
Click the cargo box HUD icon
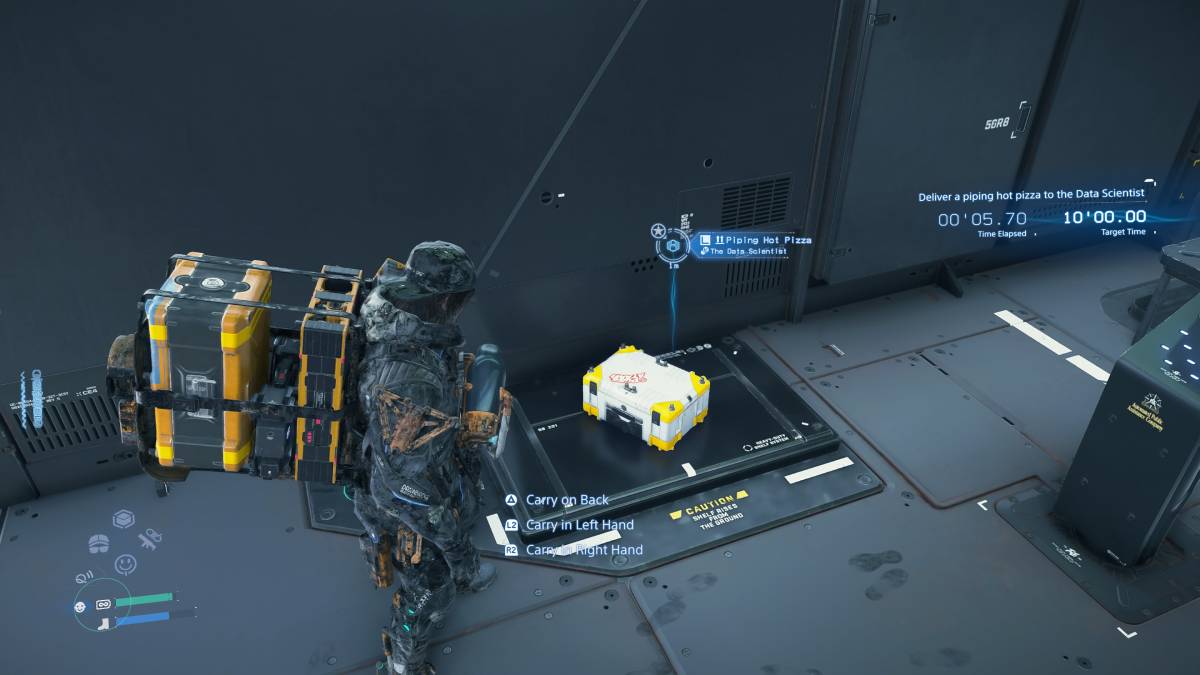[123, 519]
